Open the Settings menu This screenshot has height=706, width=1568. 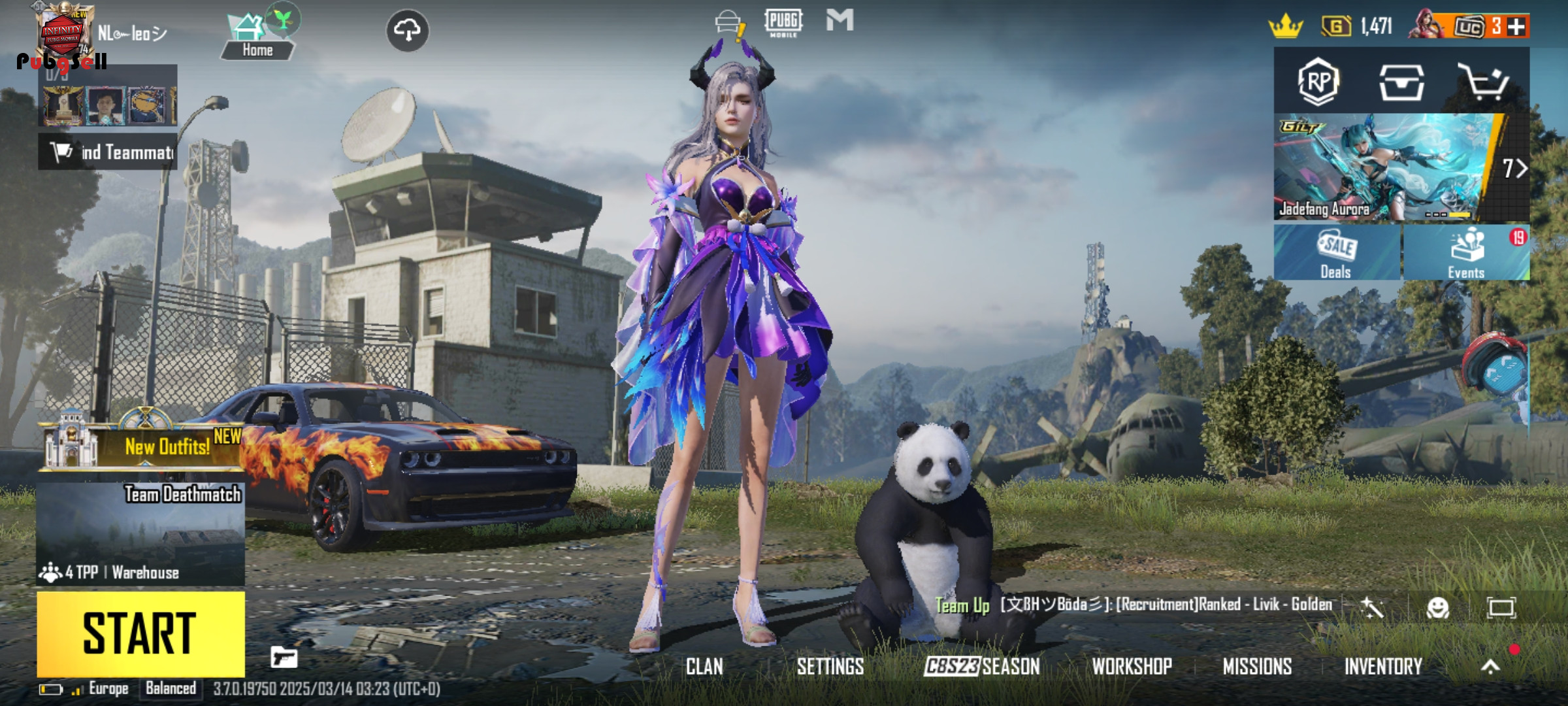pos(830,666)
